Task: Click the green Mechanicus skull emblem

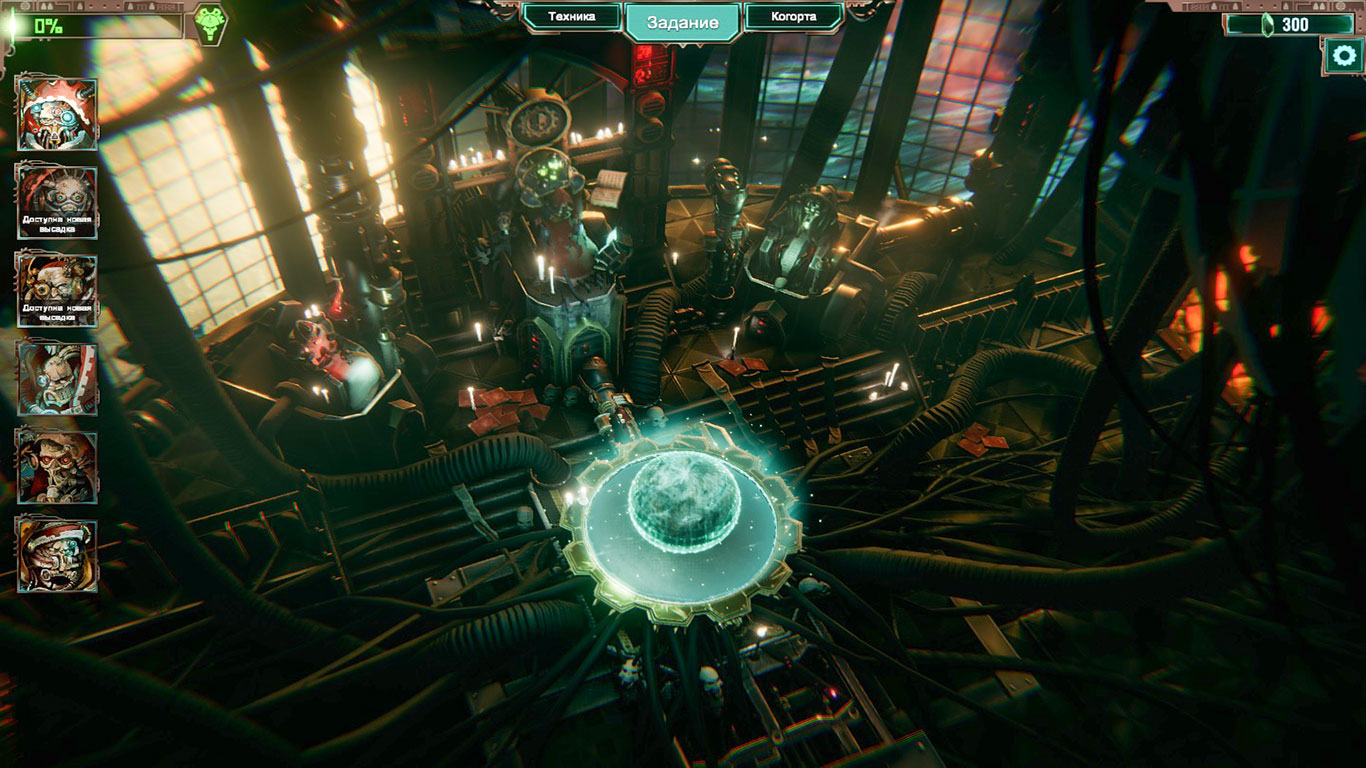Action: click(x=209, y=24)
